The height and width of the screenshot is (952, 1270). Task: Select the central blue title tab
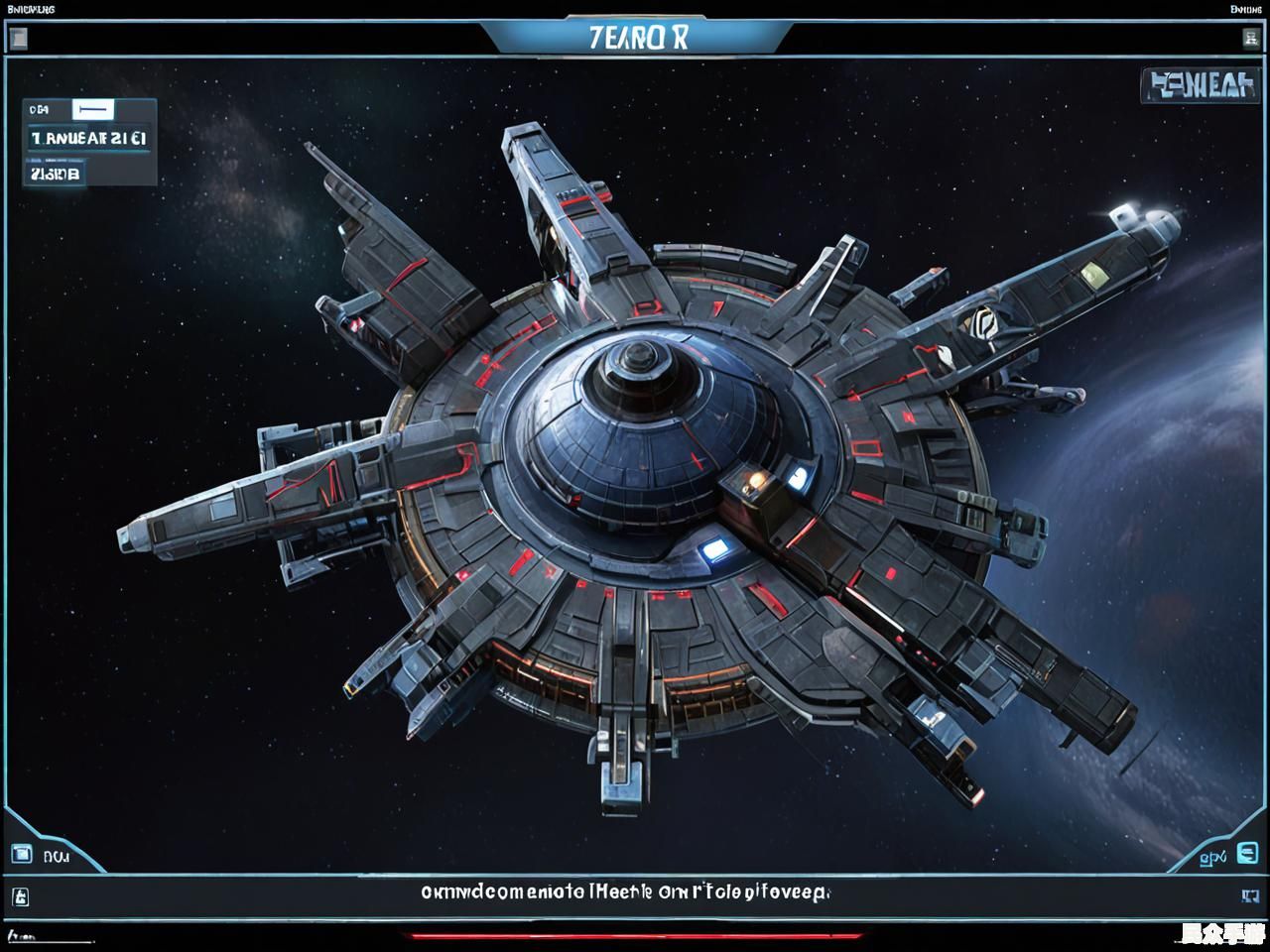637,38
